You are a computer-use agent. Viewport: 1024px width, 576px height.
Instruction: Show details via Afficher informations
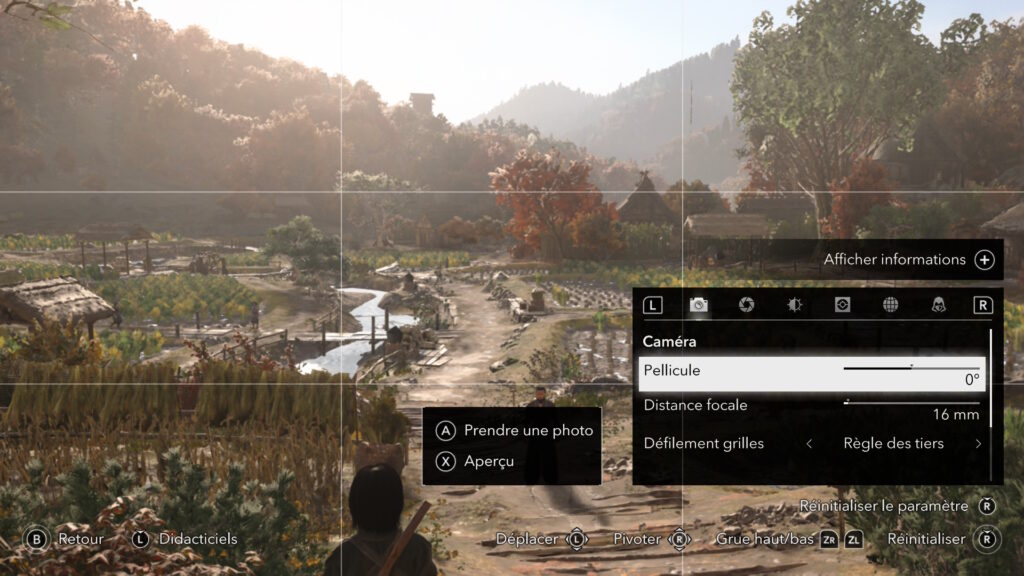coord(908,259)
